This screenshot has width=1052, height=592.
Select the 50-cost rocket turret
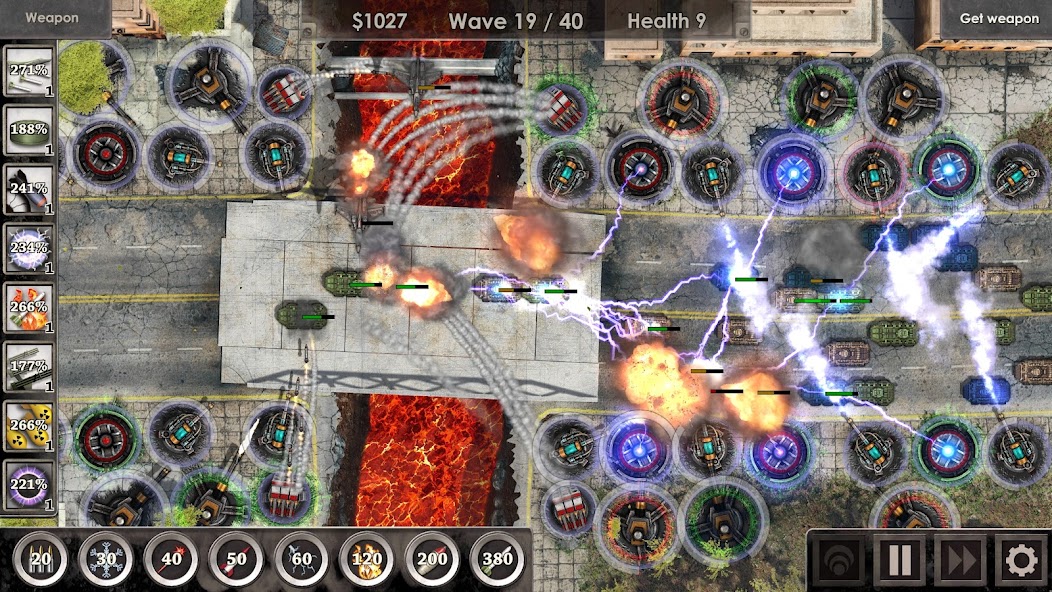coord(236,558)
